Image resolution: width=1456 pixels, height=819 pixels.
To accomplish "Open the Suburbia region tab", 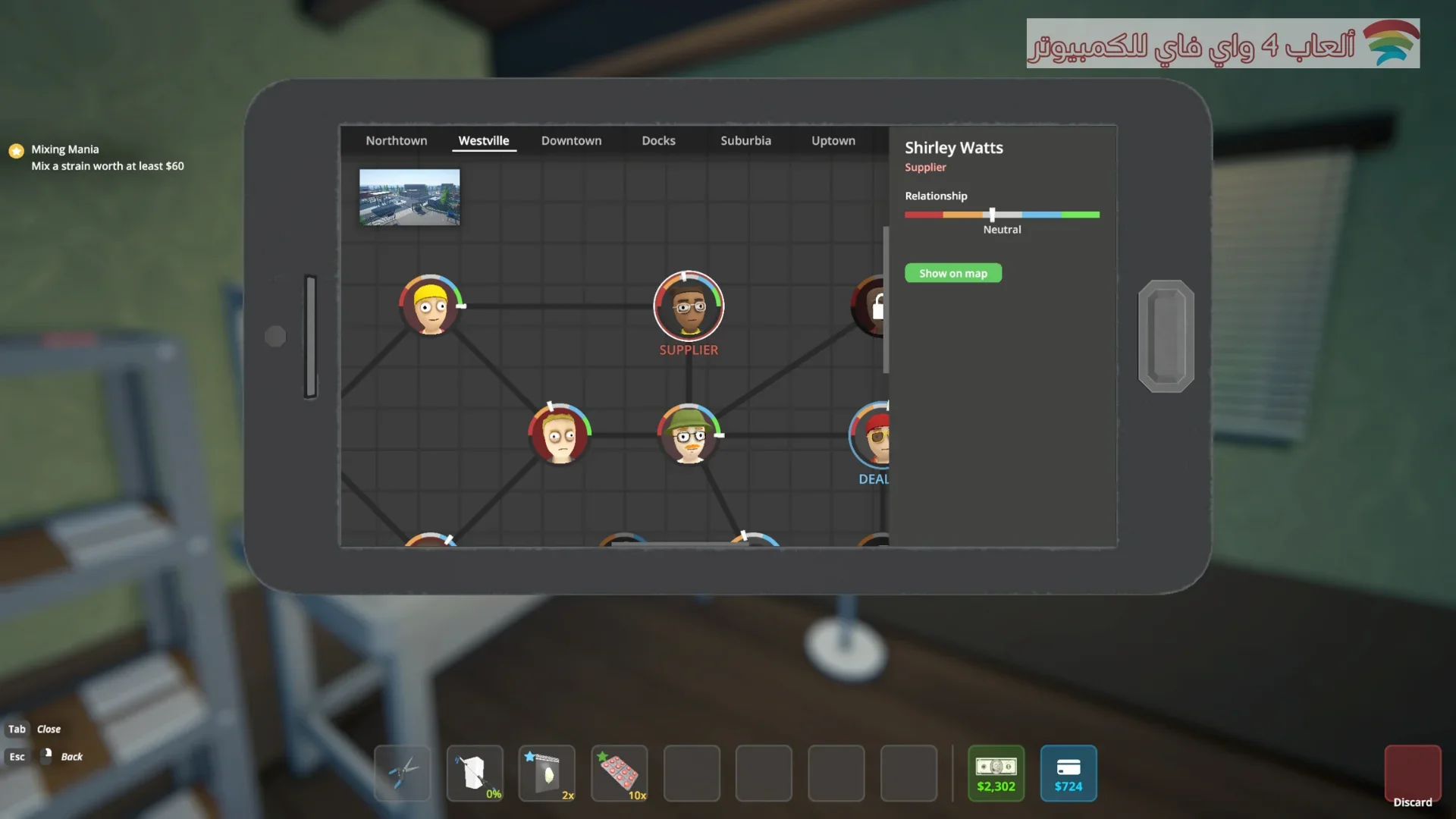I will click(x=745, y=141).
